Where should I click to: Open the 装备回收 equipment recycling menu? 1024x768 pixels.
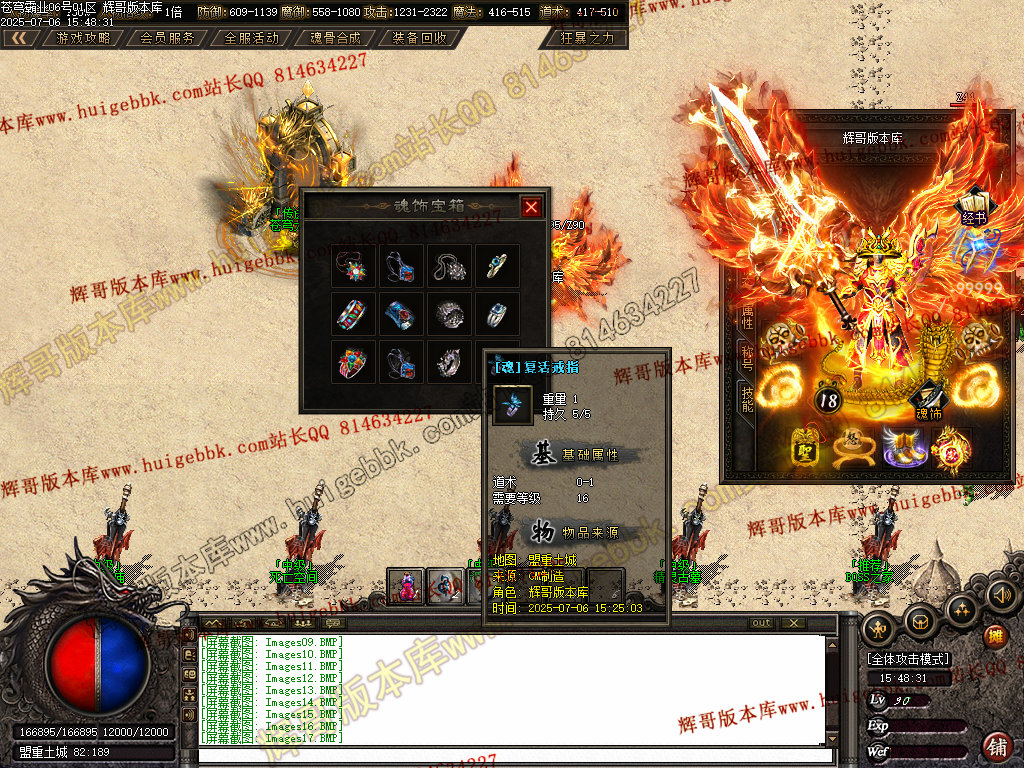419,38
